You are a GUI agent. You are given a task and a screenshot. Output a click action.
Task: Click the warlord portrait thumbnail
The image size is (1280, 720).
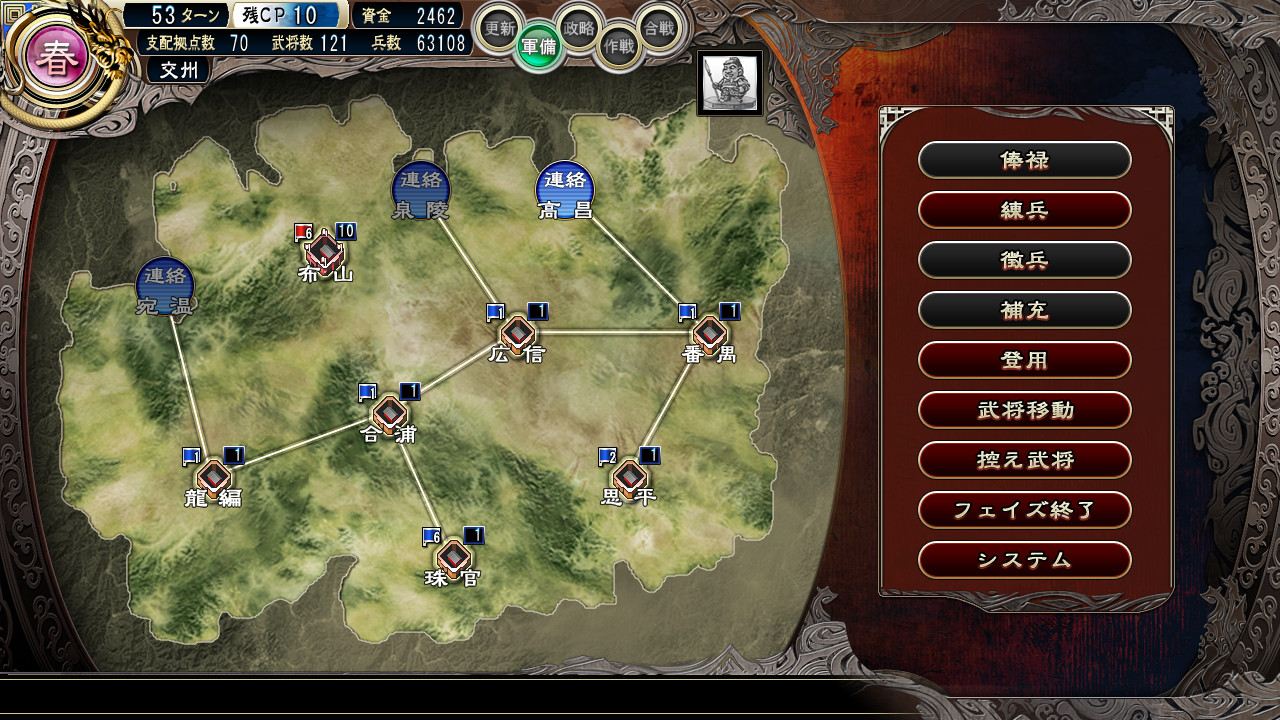click(x=729, y=82)
